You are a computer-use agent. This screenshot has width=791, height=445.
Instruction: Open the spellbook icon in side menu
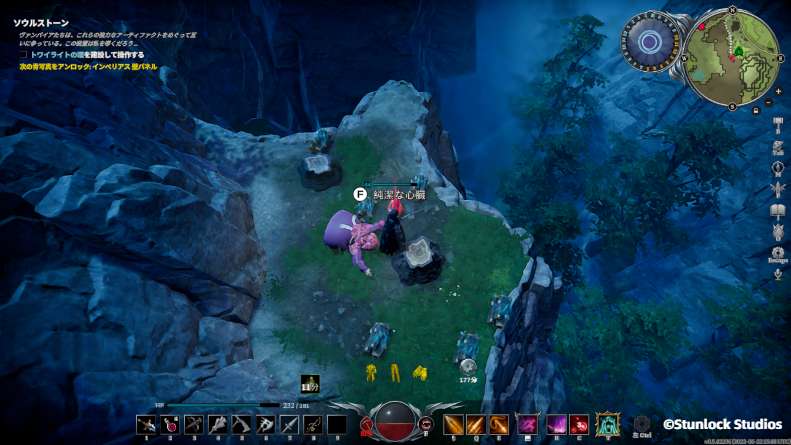point(778,210)
